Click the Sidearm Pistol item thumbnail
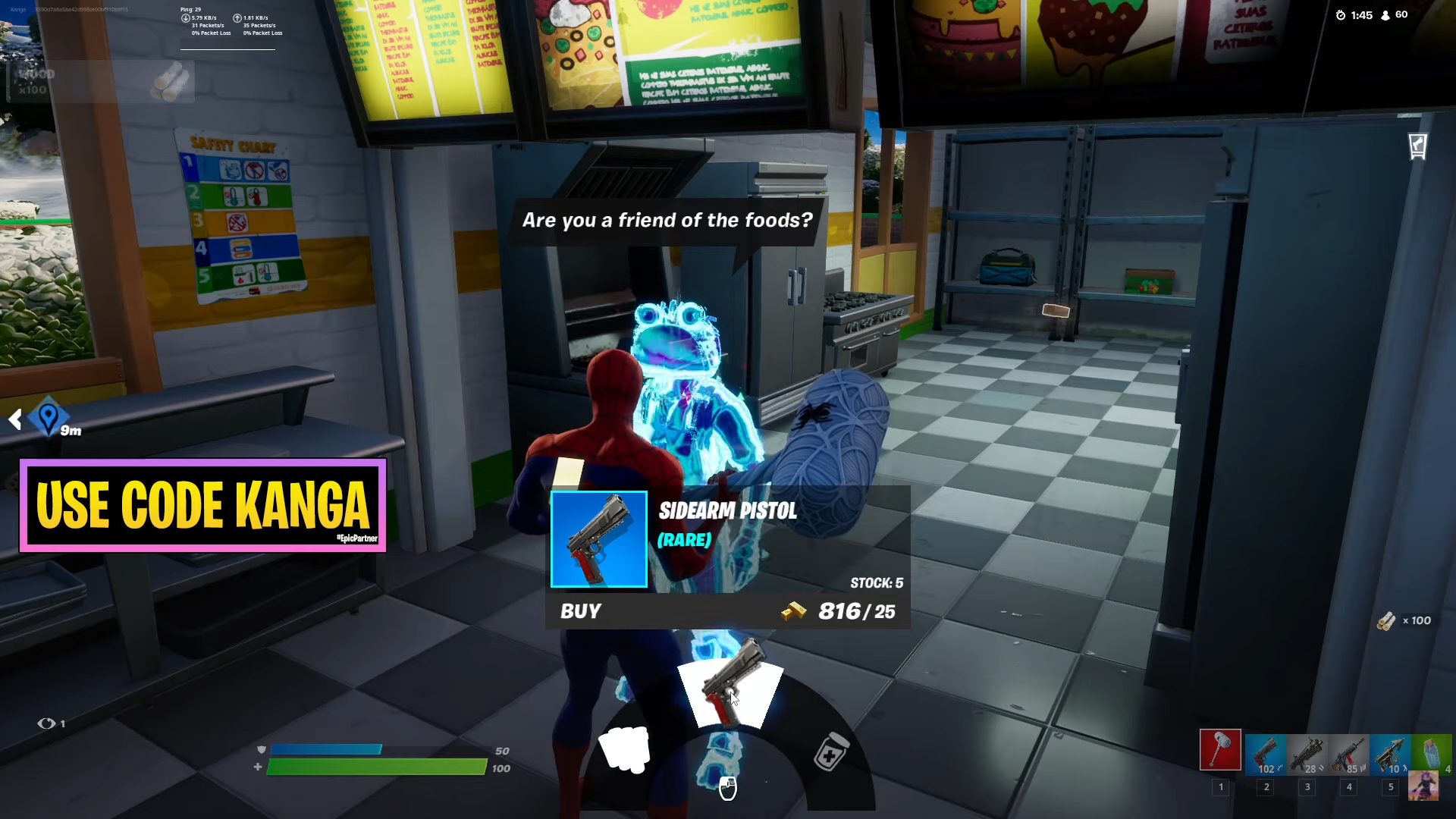1456x819 pixels. point(599,539)
